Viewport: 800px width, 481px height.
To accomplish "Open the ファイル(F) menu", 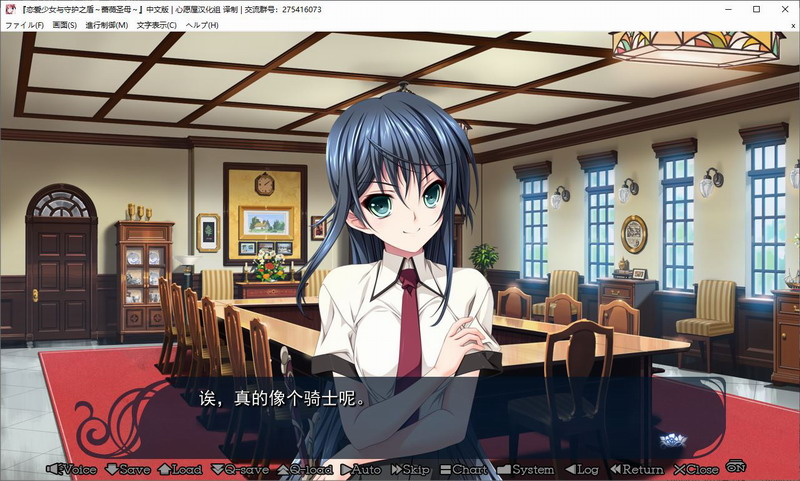I will point(24,25).
